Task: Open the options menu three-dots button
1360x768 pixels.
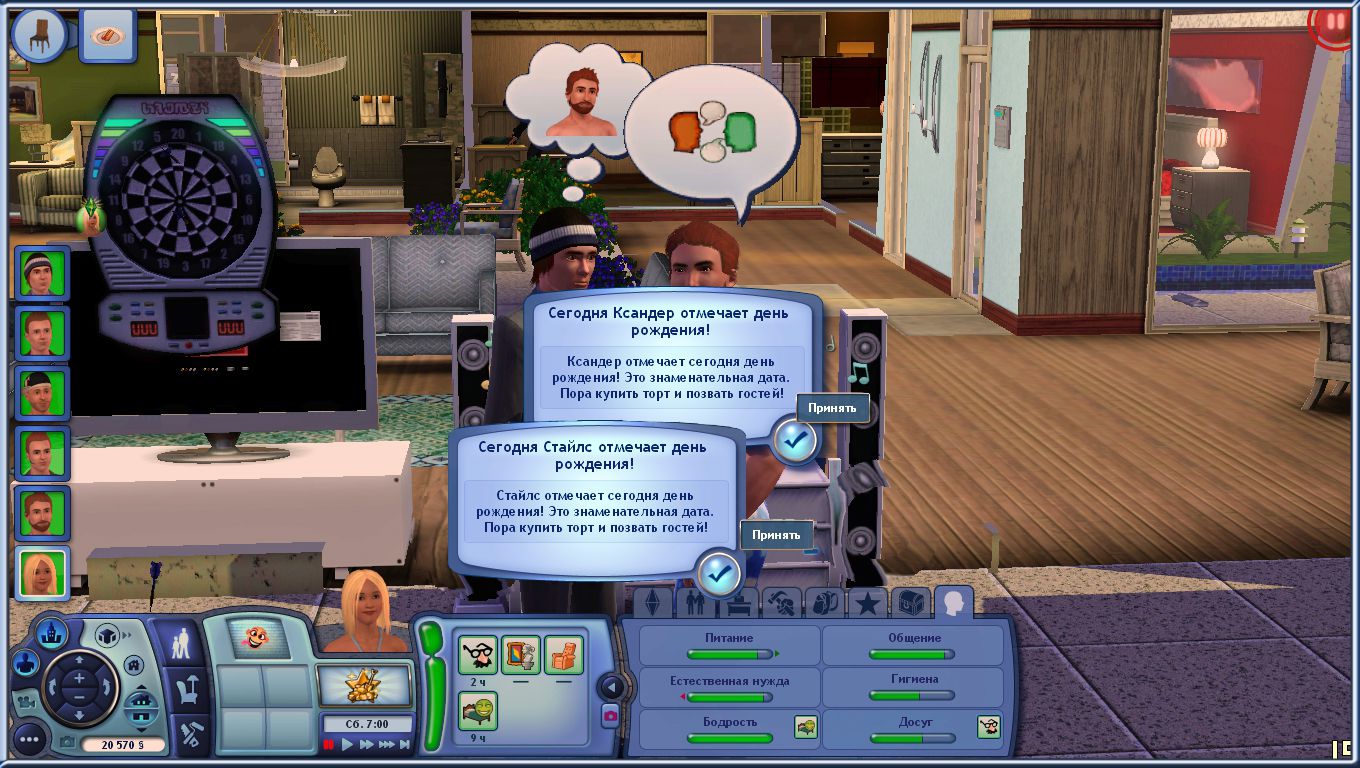Action: click(x=28, y=740)
